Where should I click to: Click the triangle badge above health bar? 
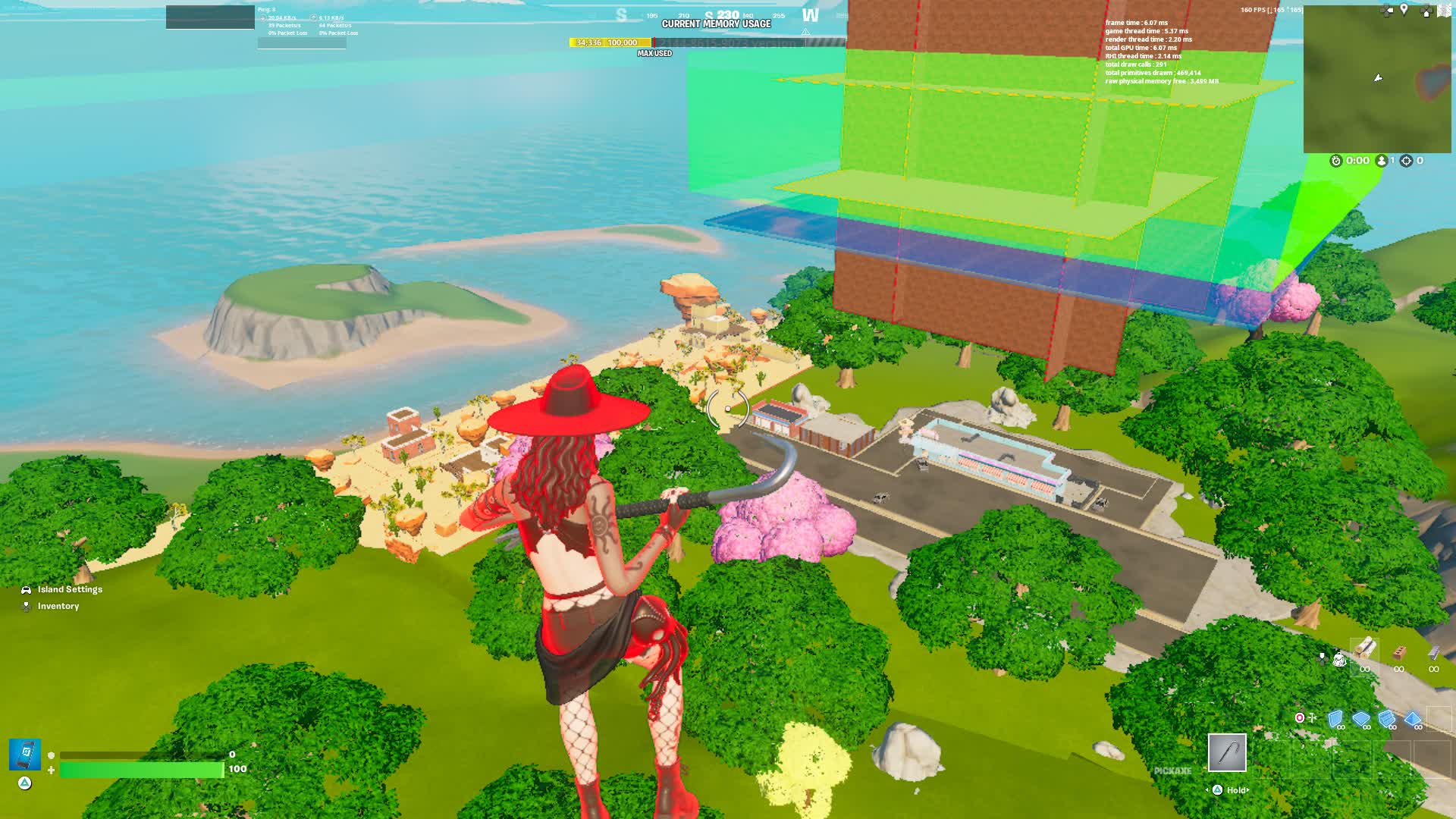point(24,784)
